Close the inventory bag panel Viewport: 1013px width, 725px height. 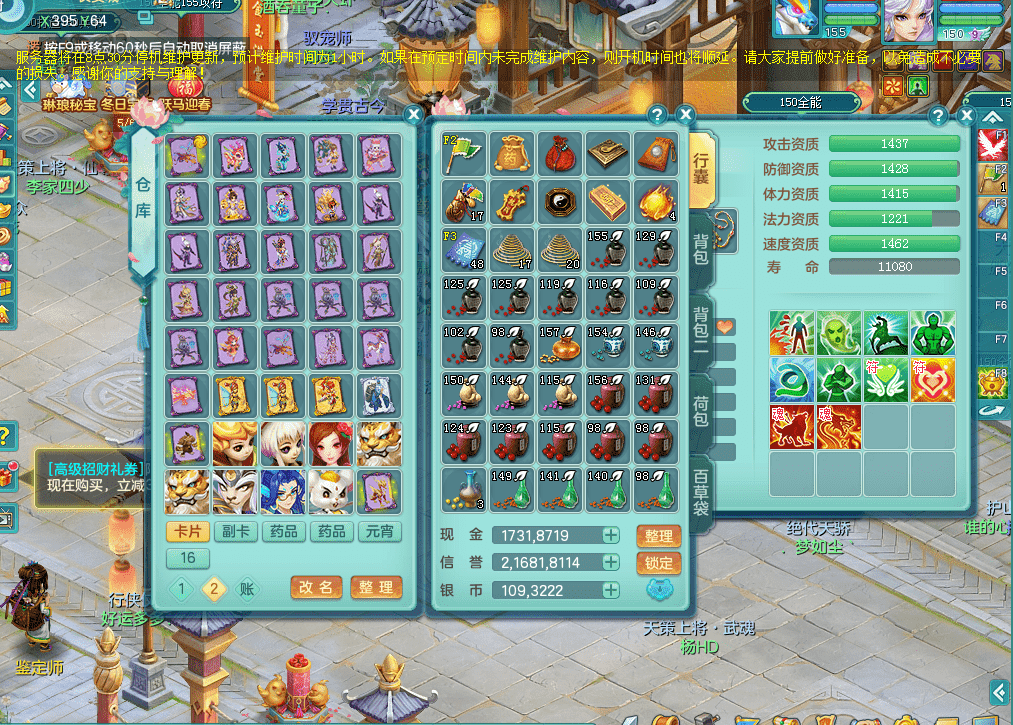point(685,115)
